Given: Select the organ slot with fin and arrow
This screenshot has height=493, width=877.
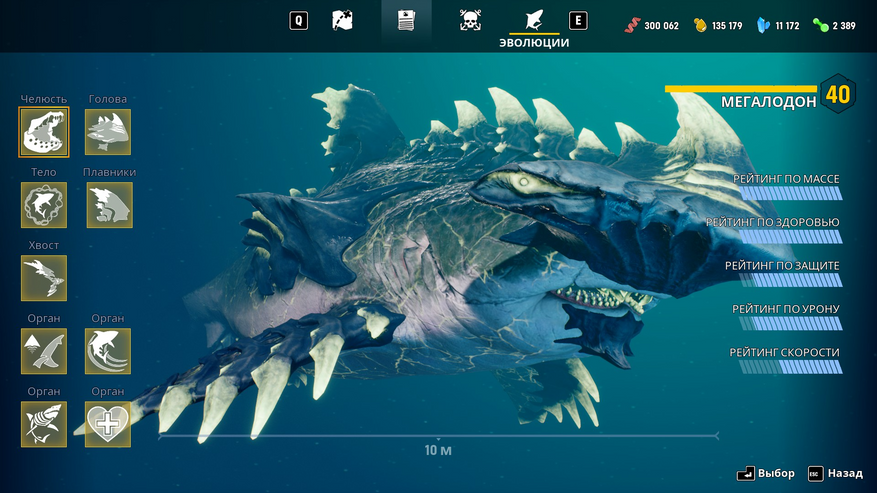Looking at the screenshot, I should (x=44, y=351).
